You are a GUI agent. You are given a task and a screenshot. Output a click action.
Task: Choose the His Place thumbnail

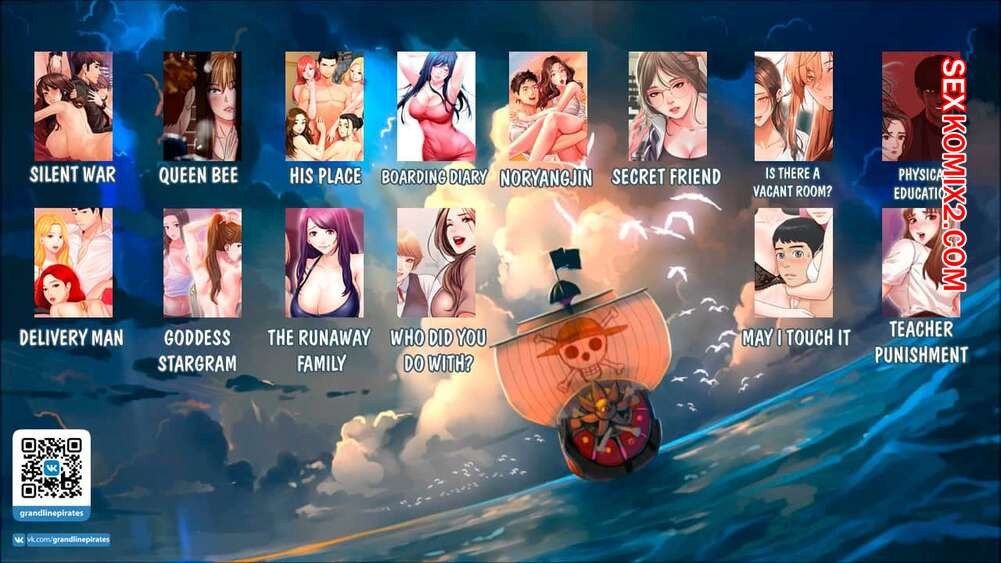click(x=324, y=106)
